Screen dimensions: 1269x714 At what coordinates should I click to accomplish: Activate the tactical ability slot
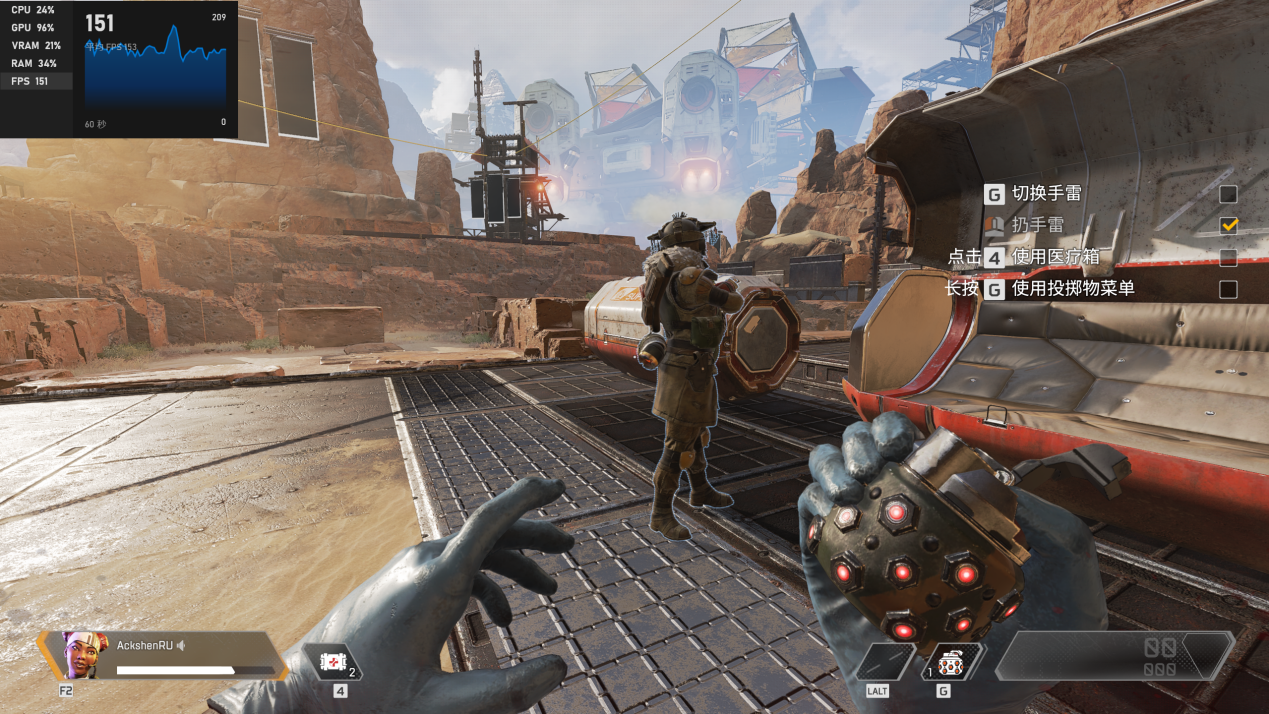(885, 661)
